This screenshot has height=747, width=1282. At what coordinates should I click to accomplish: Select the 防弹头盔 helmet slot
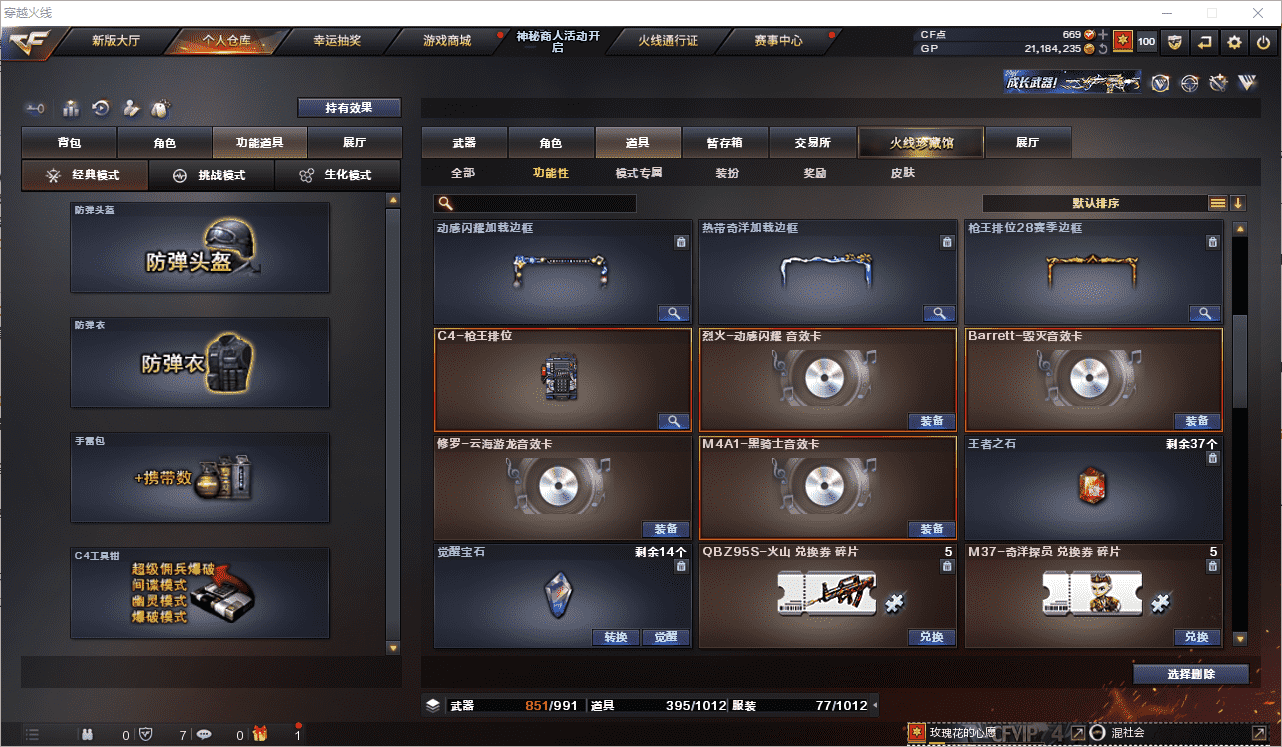[200, 248]
